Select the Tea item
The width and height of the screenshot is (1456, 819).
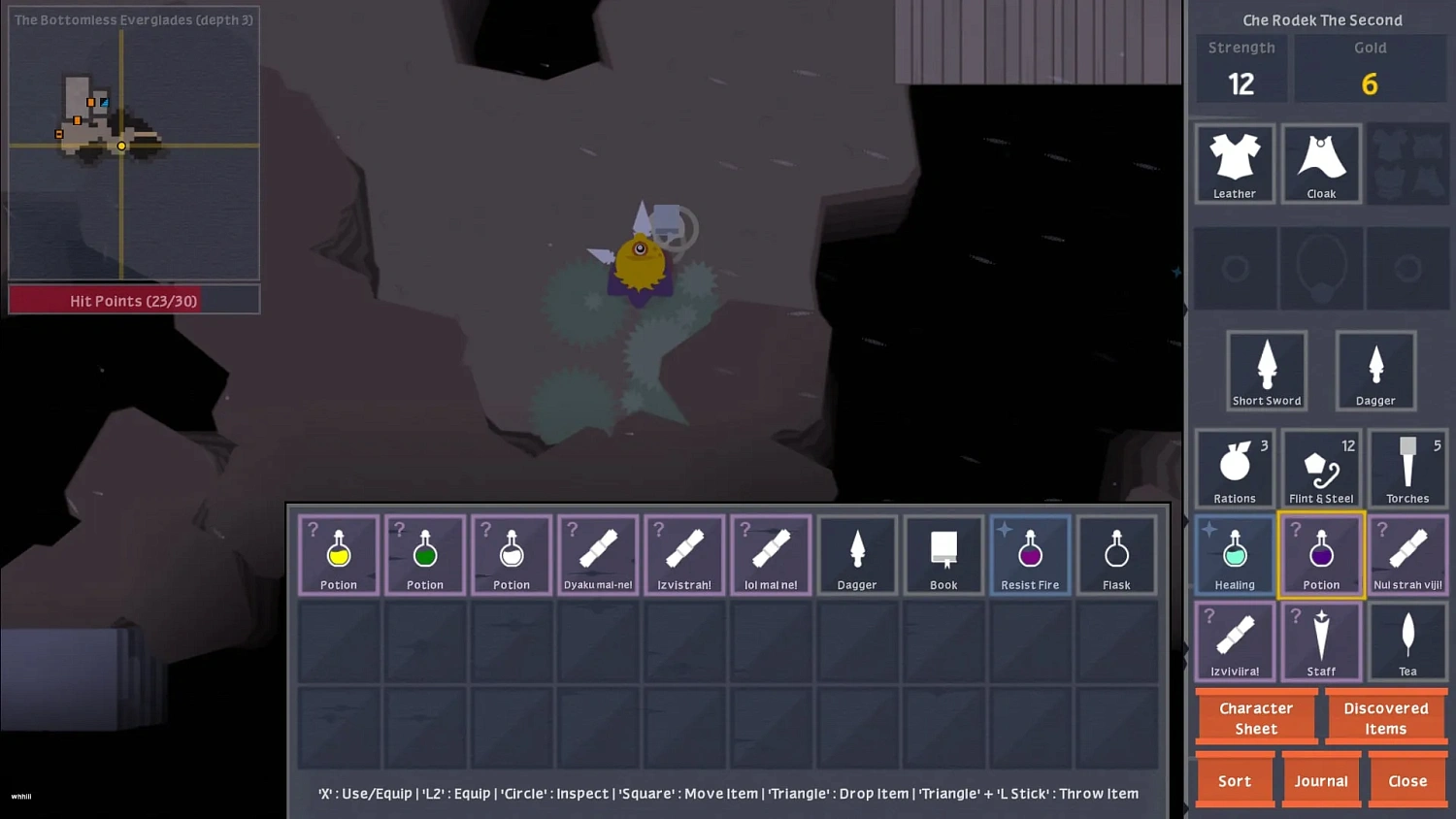1407,641
